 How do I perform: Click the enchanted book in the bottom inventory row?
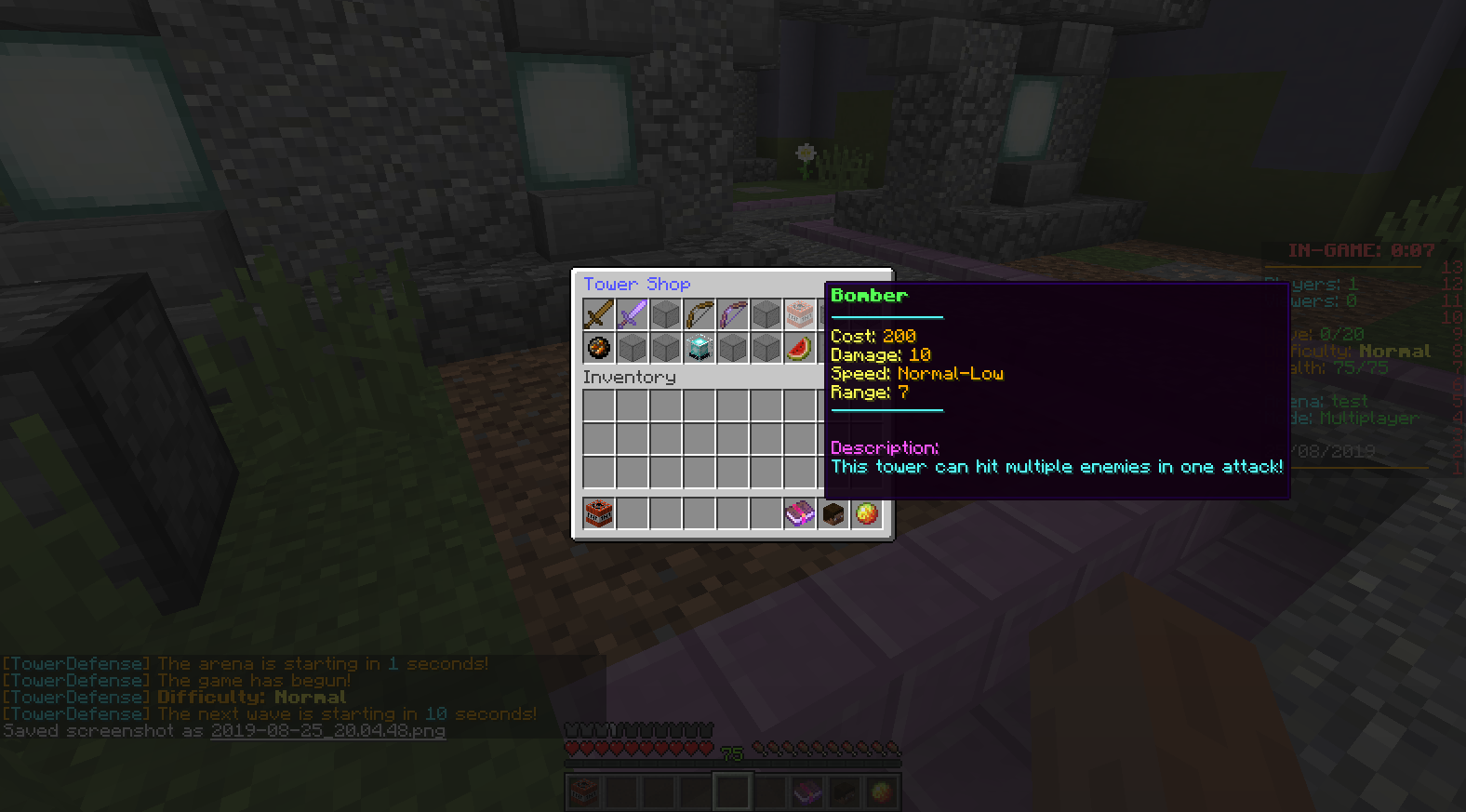coord(799,513)
